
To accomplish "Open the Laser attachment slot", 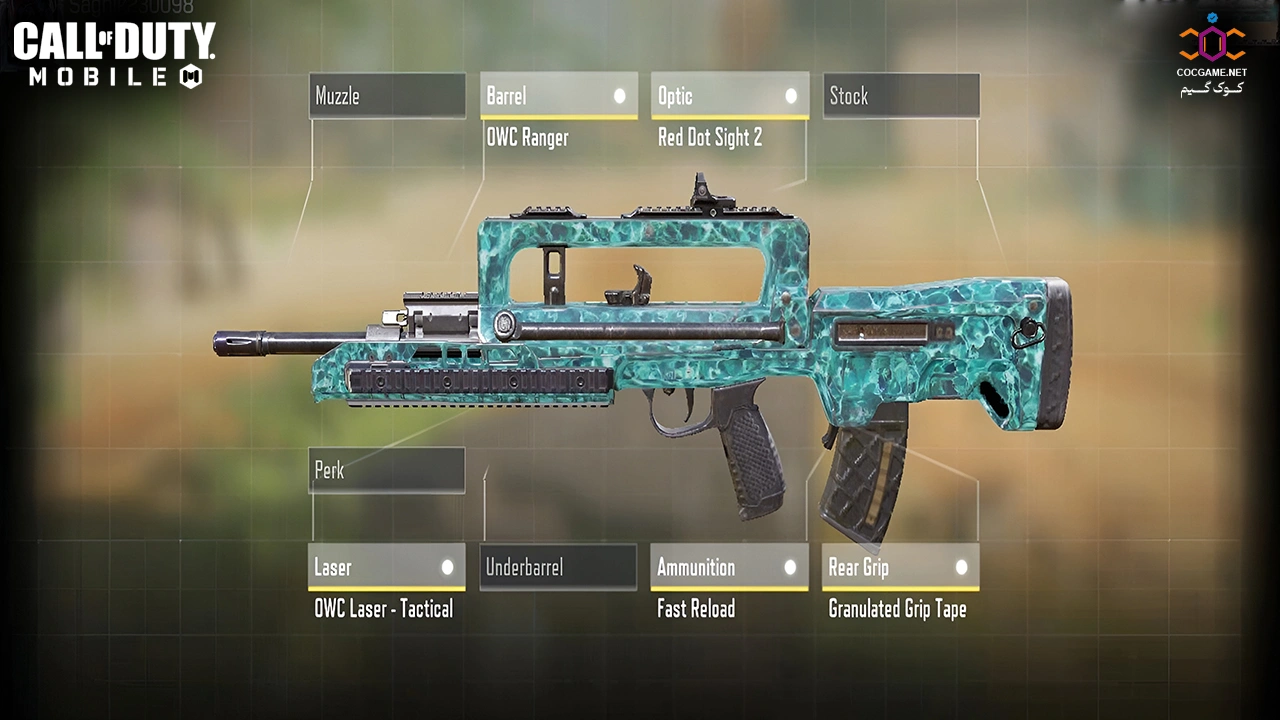I will (x=386, y=567).
